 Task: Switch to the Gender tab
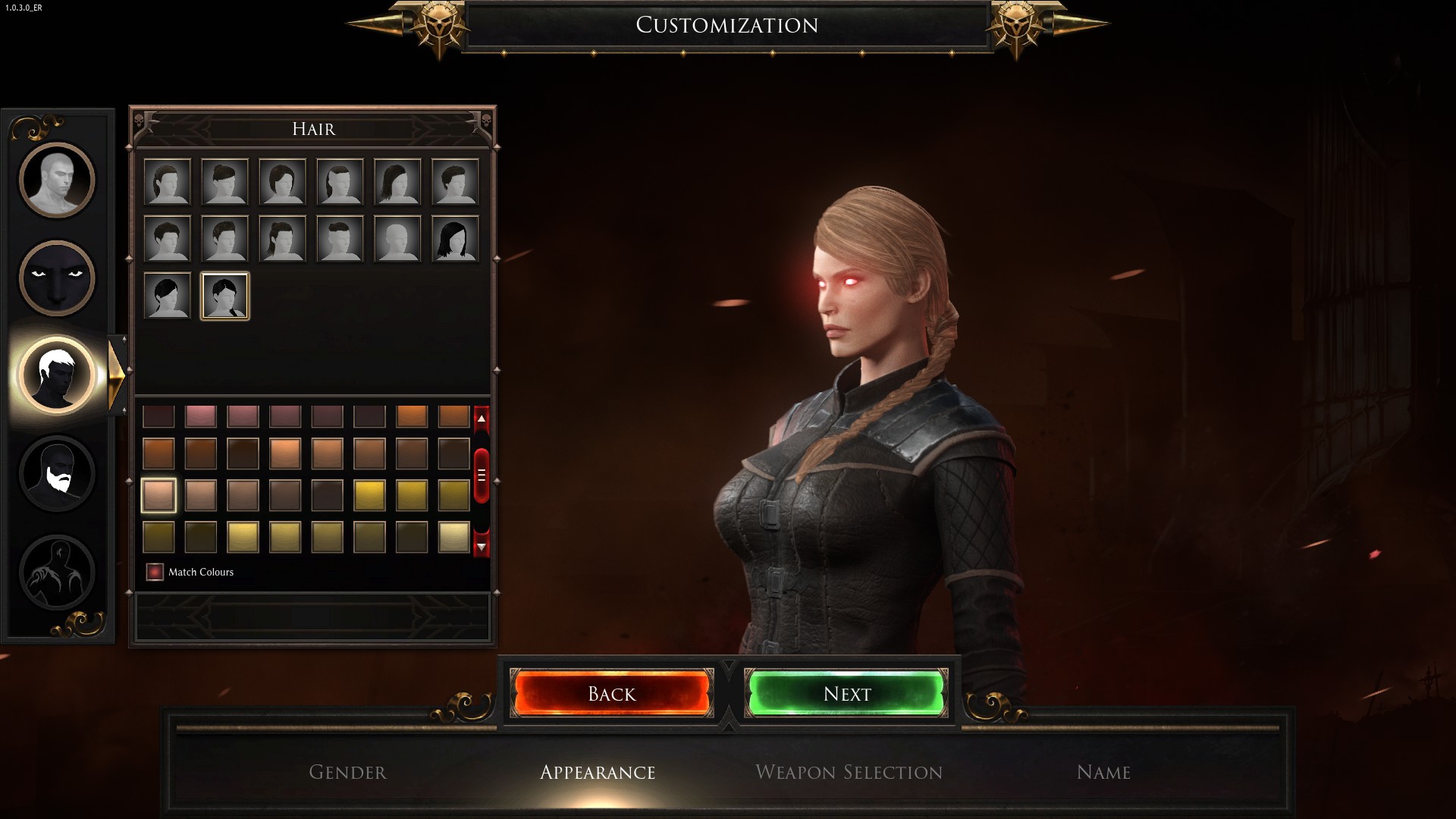347,772
